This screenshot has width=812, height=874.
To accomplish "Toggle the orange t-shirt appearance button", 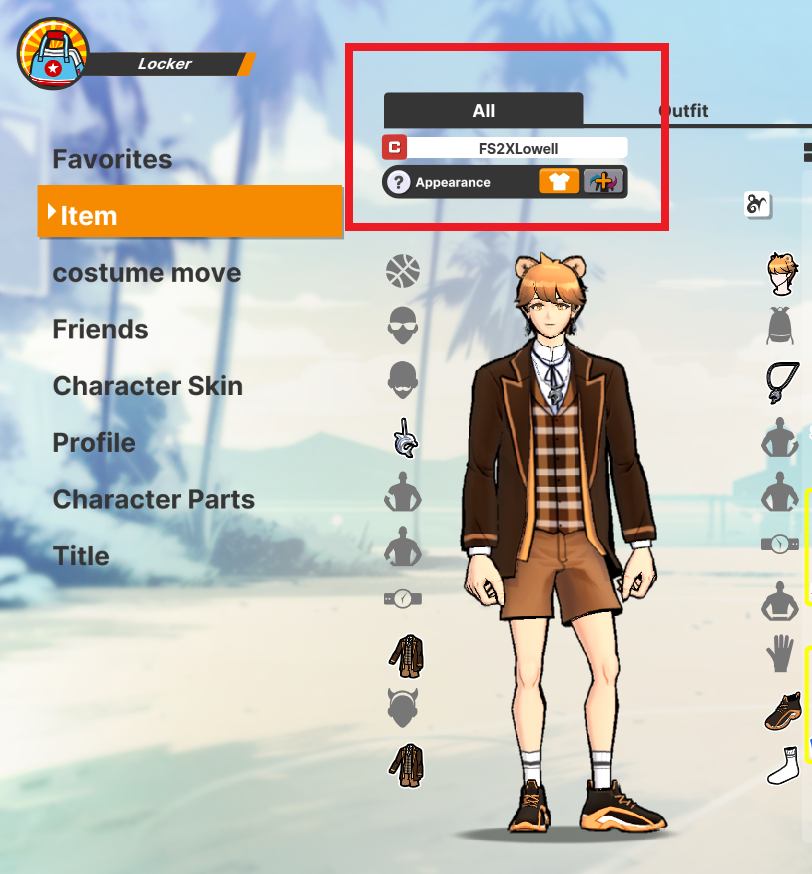I will click(559, 182).
